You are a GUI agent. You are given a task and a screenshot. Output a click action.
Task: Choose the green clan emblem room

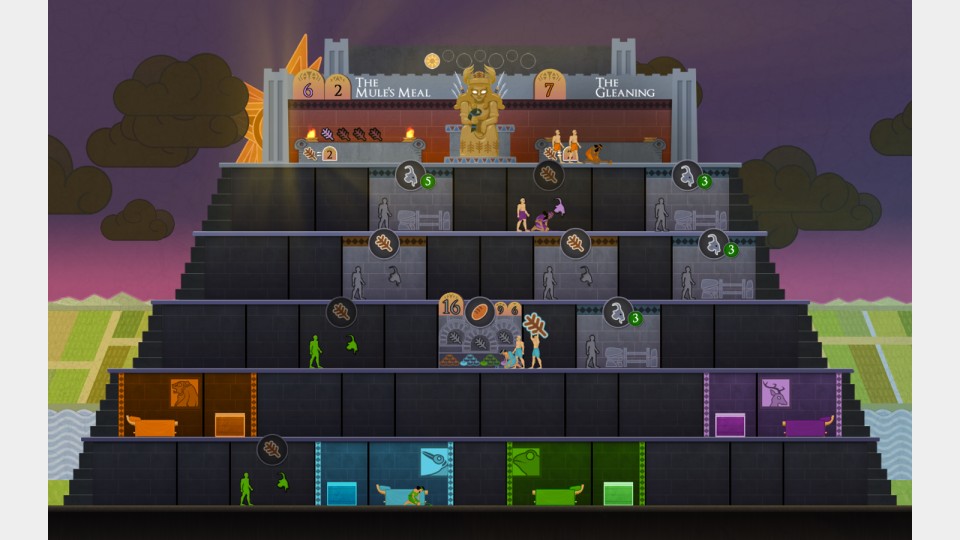pos(526,461)
